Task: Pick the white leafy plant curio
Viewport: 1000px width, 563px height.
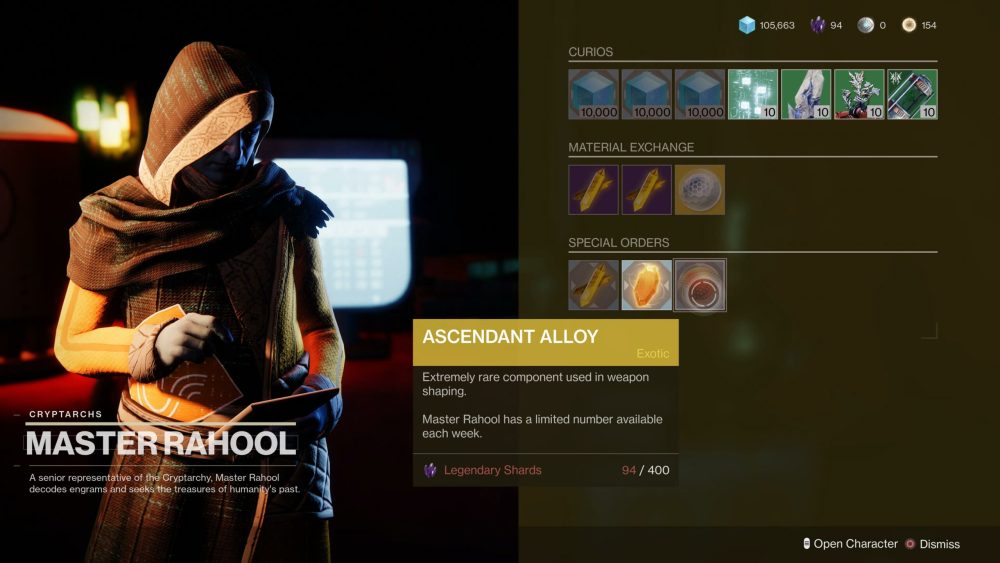Action: pos(859,94)
